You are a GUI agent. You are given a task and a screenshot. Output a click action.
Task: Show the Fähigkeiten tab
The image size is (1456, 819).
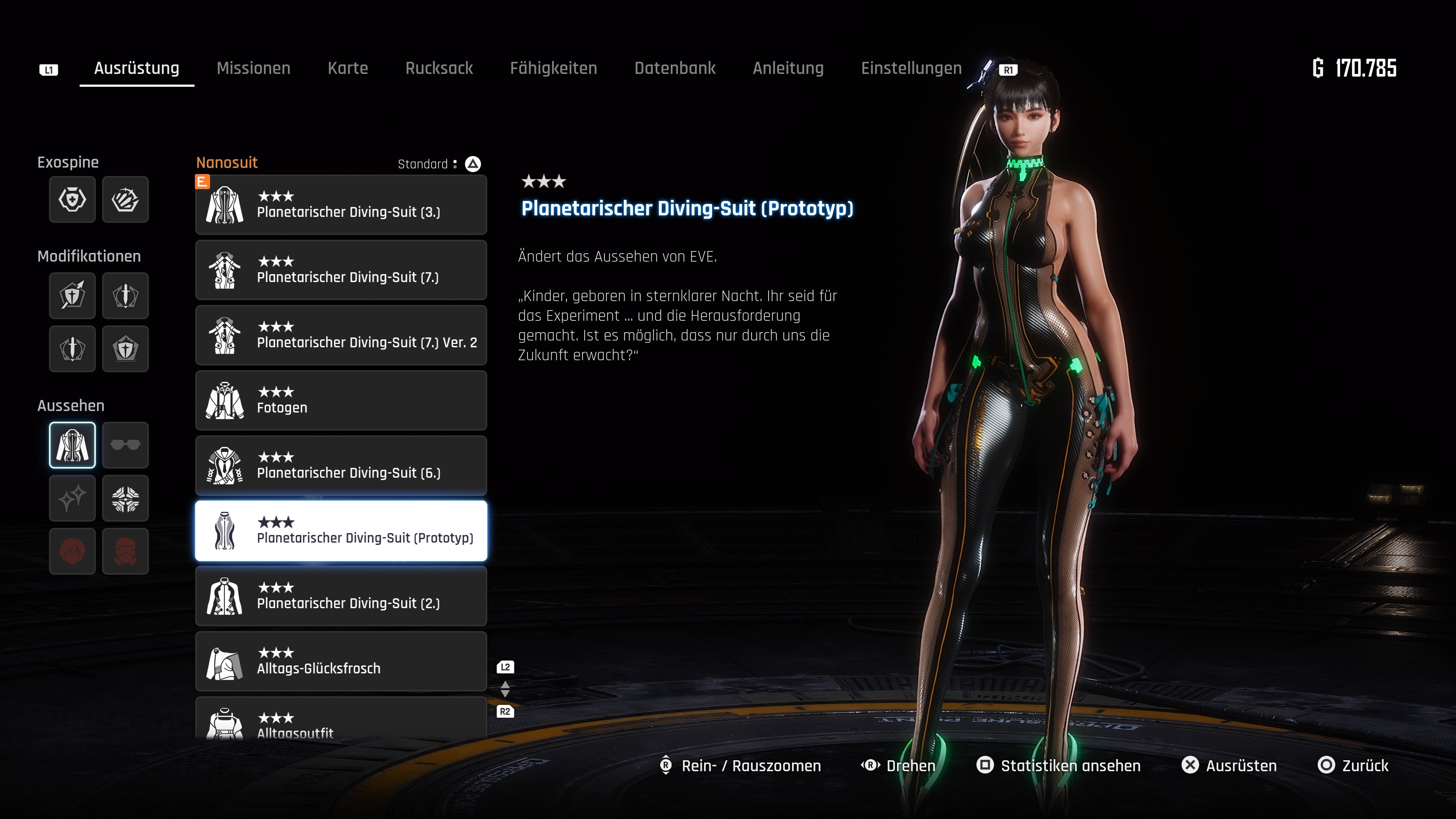click(x=553, y=68)
